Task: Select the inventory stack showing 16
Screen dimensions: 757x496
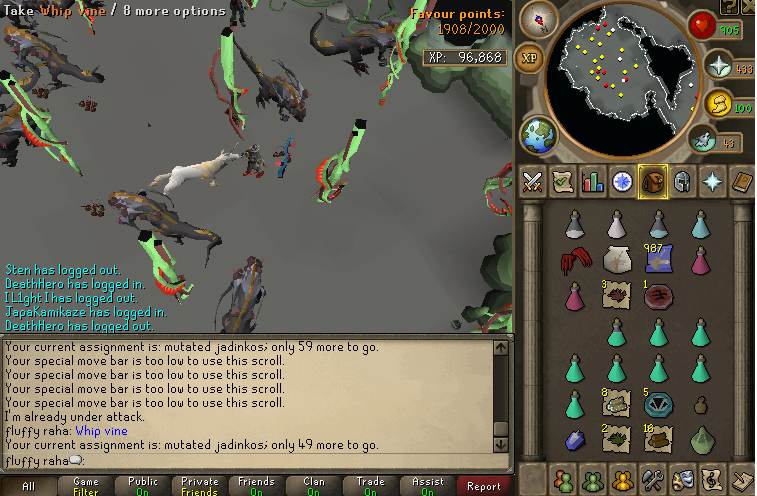Action: (657, 437)
